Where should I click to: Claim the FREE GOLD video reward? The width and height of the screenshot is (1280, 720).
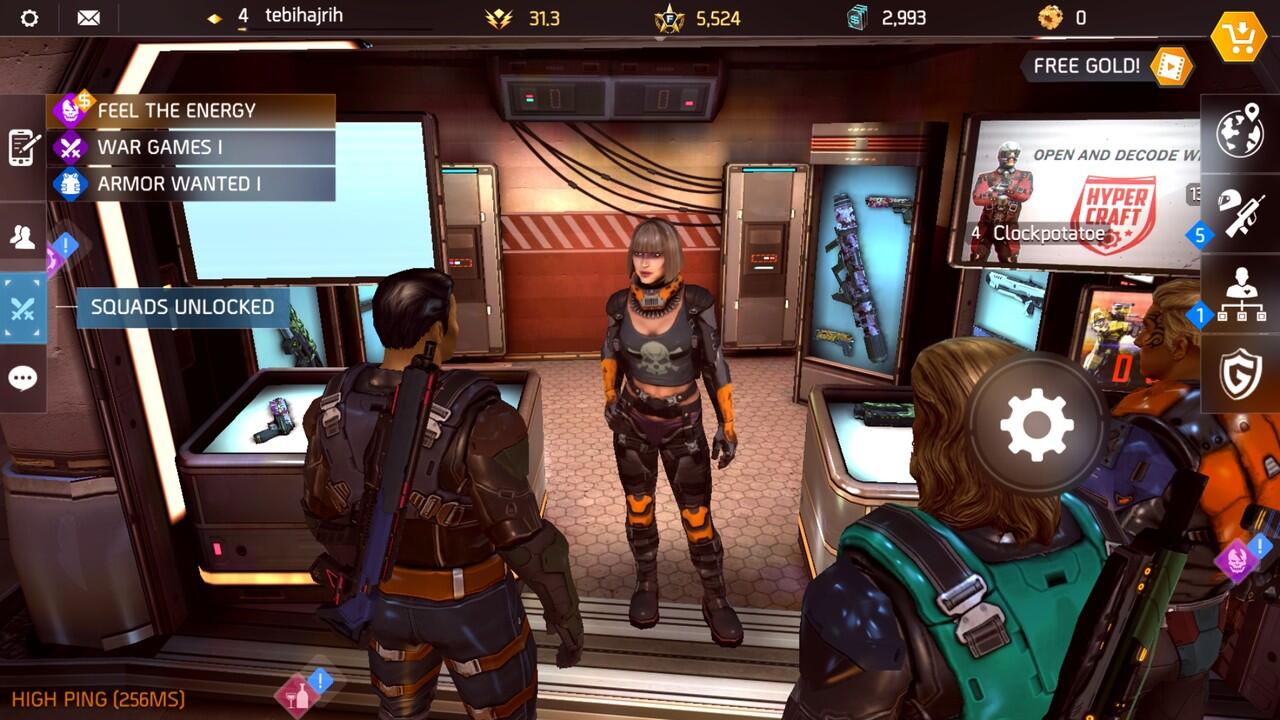point(1100,66)
